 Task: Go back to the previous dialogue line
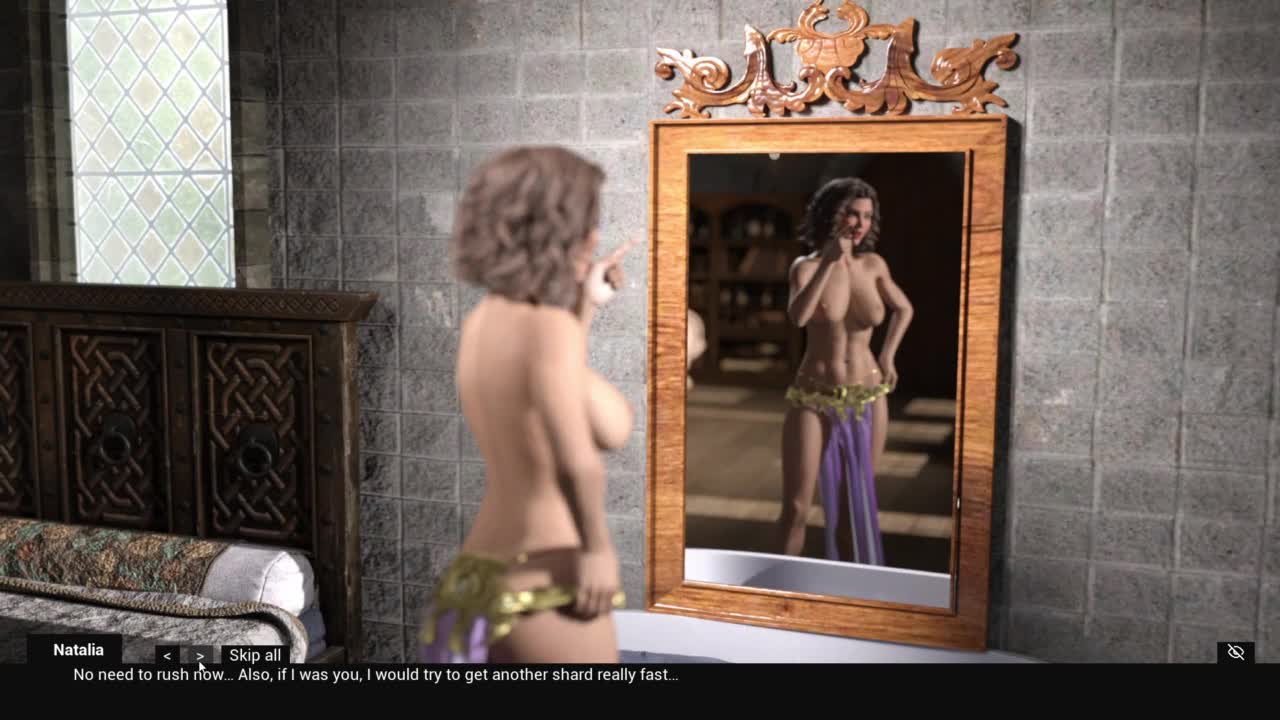point(167,656)
